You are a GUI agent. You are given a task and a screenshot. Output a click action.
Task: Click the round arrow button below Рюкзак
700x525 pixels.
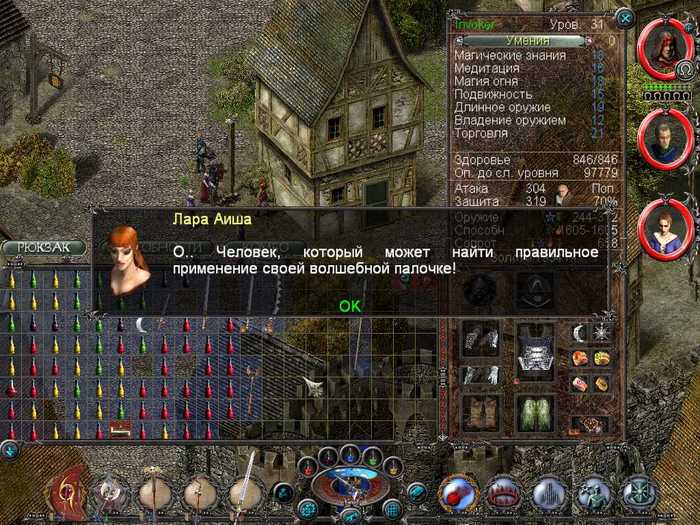tap(9, 450)
